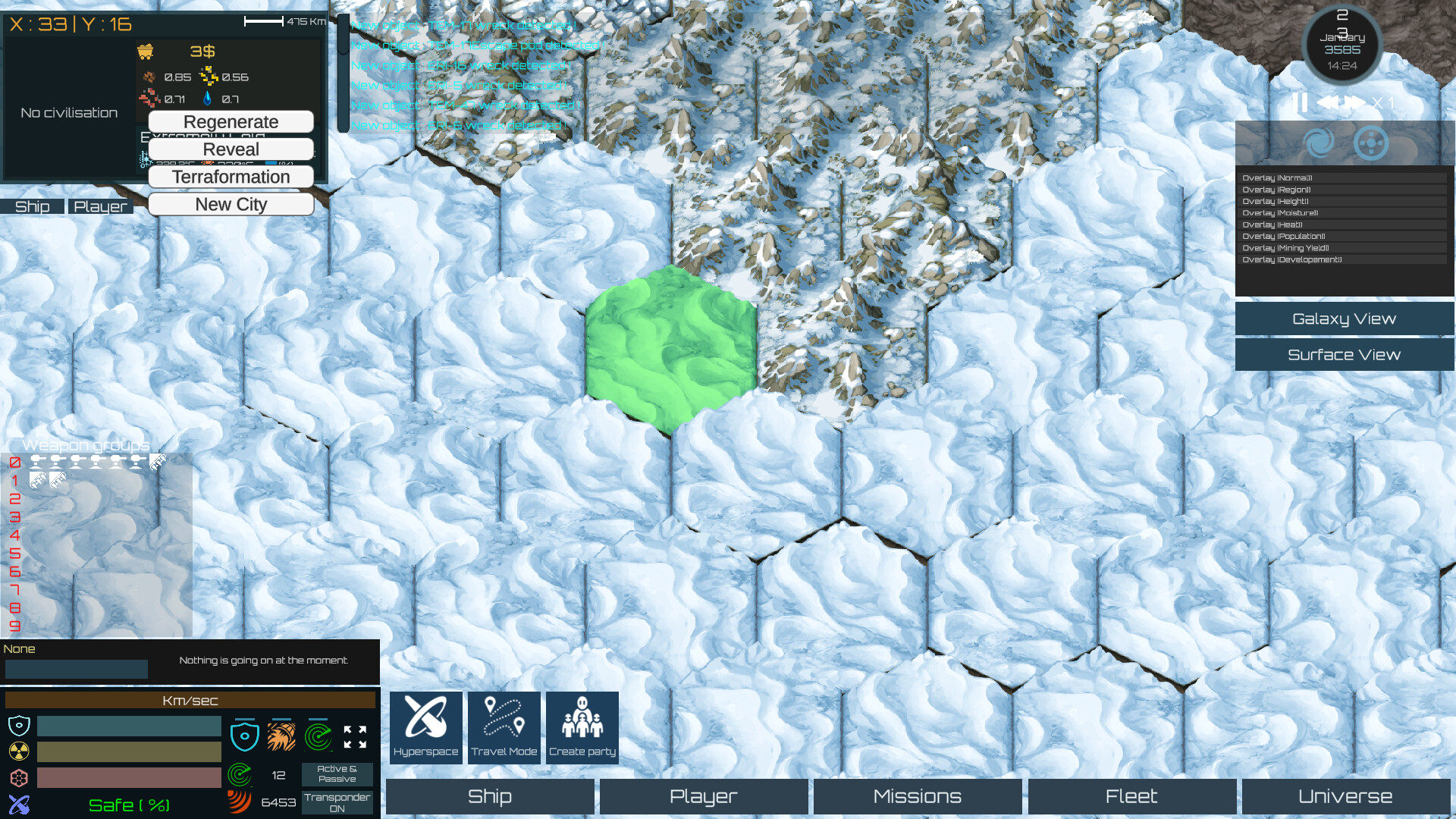Click the shield strength bar
Image resolution: width=1456 pixels, height=819 pixels.
128,726
